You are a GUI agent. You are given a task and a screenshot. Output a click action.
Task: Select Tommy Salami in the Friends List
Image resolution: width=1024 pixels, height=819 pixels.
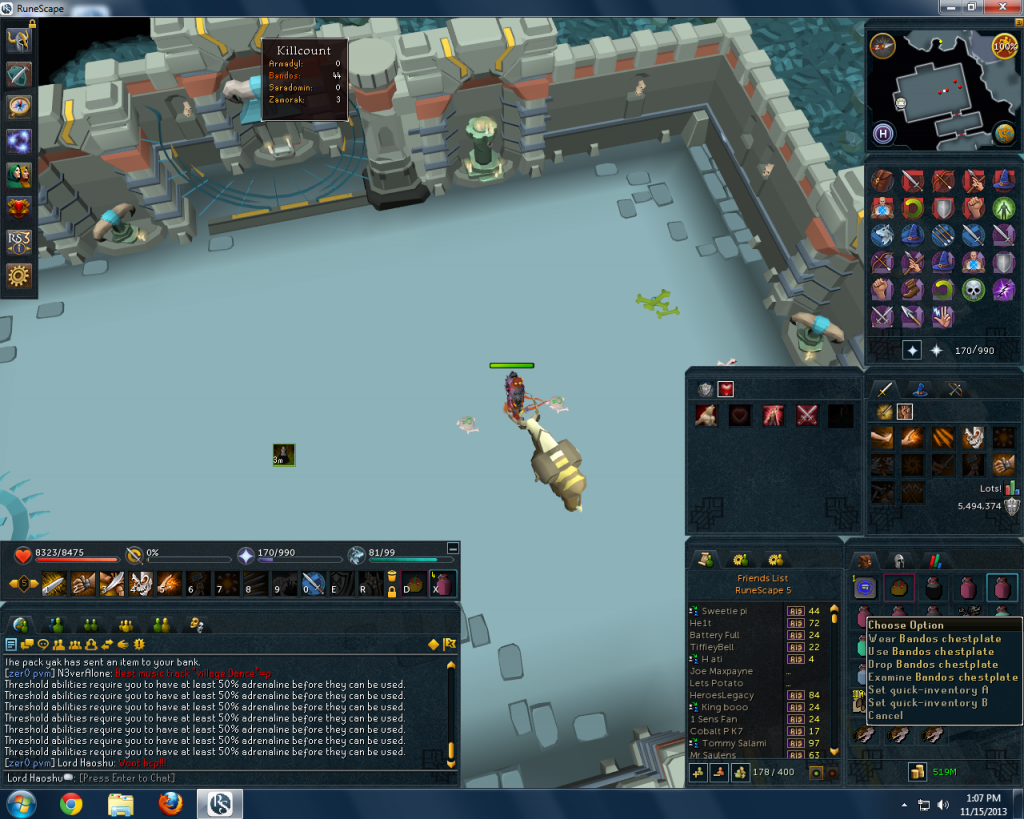733,743
